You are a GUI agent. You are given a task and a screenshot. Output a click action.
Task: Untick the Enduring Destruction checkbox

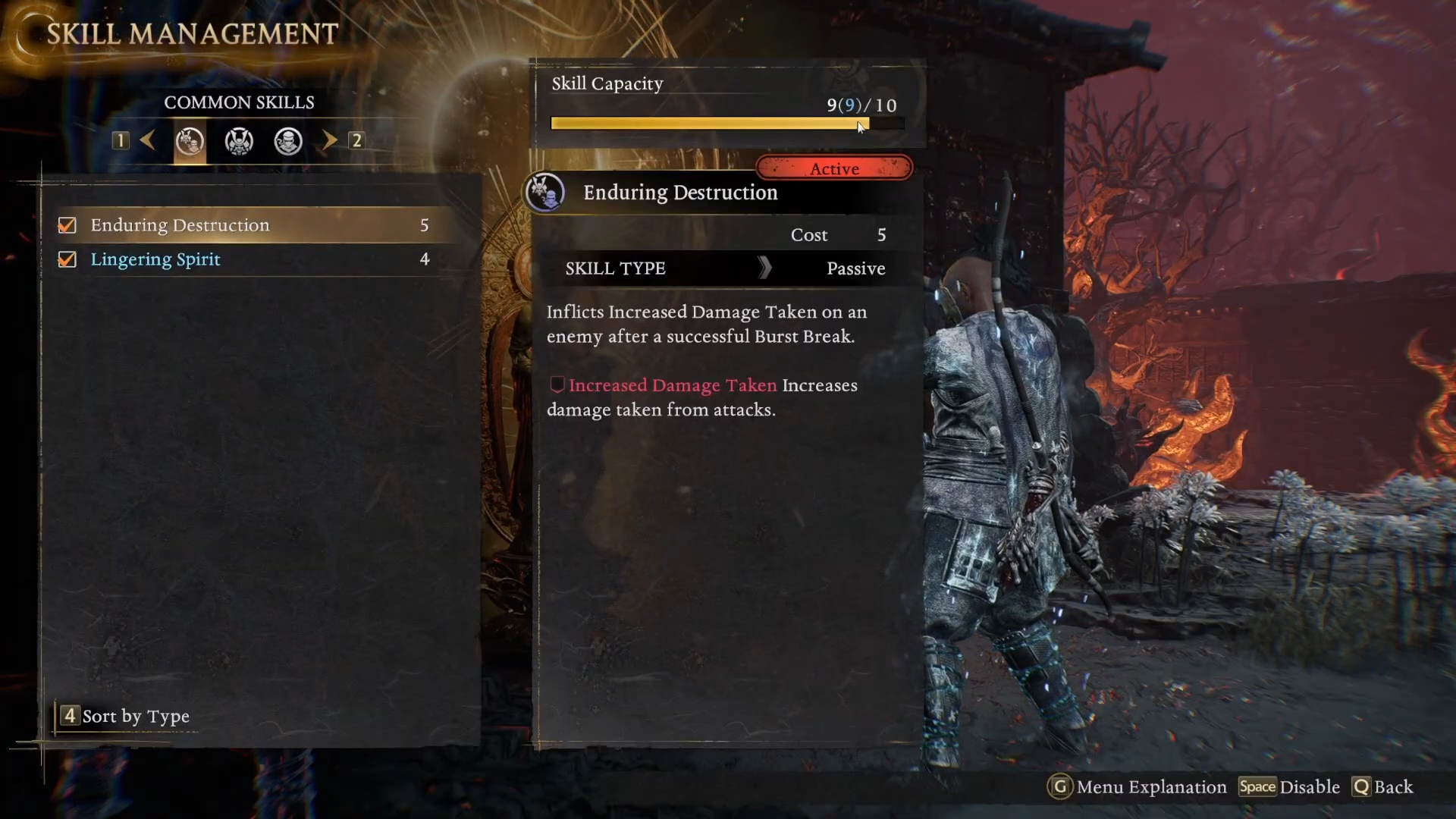[x=67, y=225]
